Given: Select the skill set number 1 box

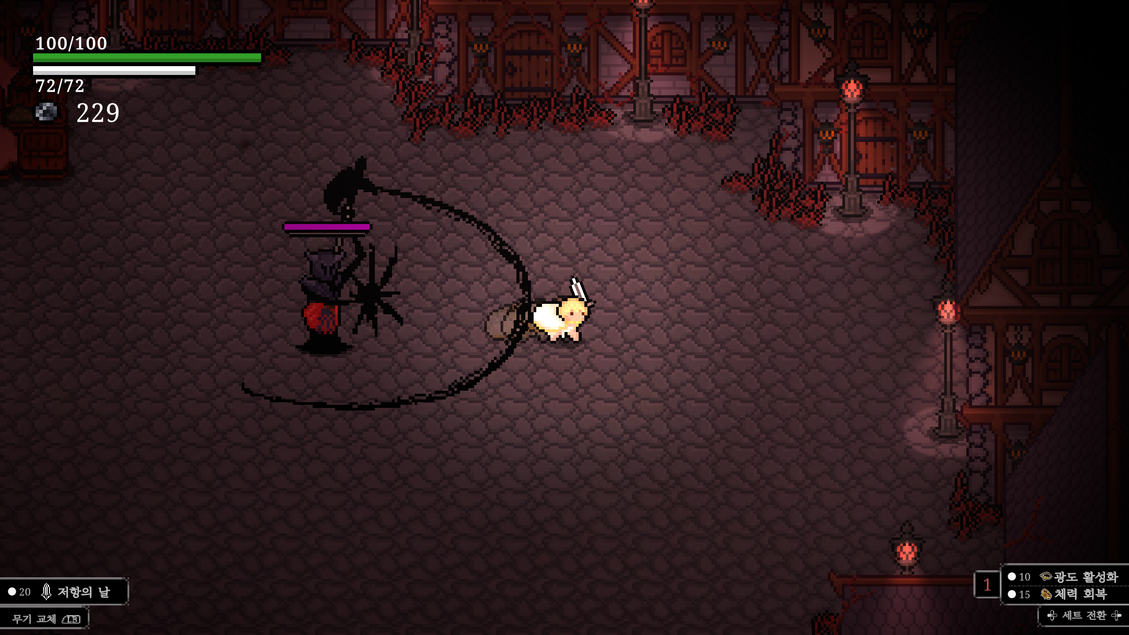Looking at the screenshot, I should pos(986,586).
